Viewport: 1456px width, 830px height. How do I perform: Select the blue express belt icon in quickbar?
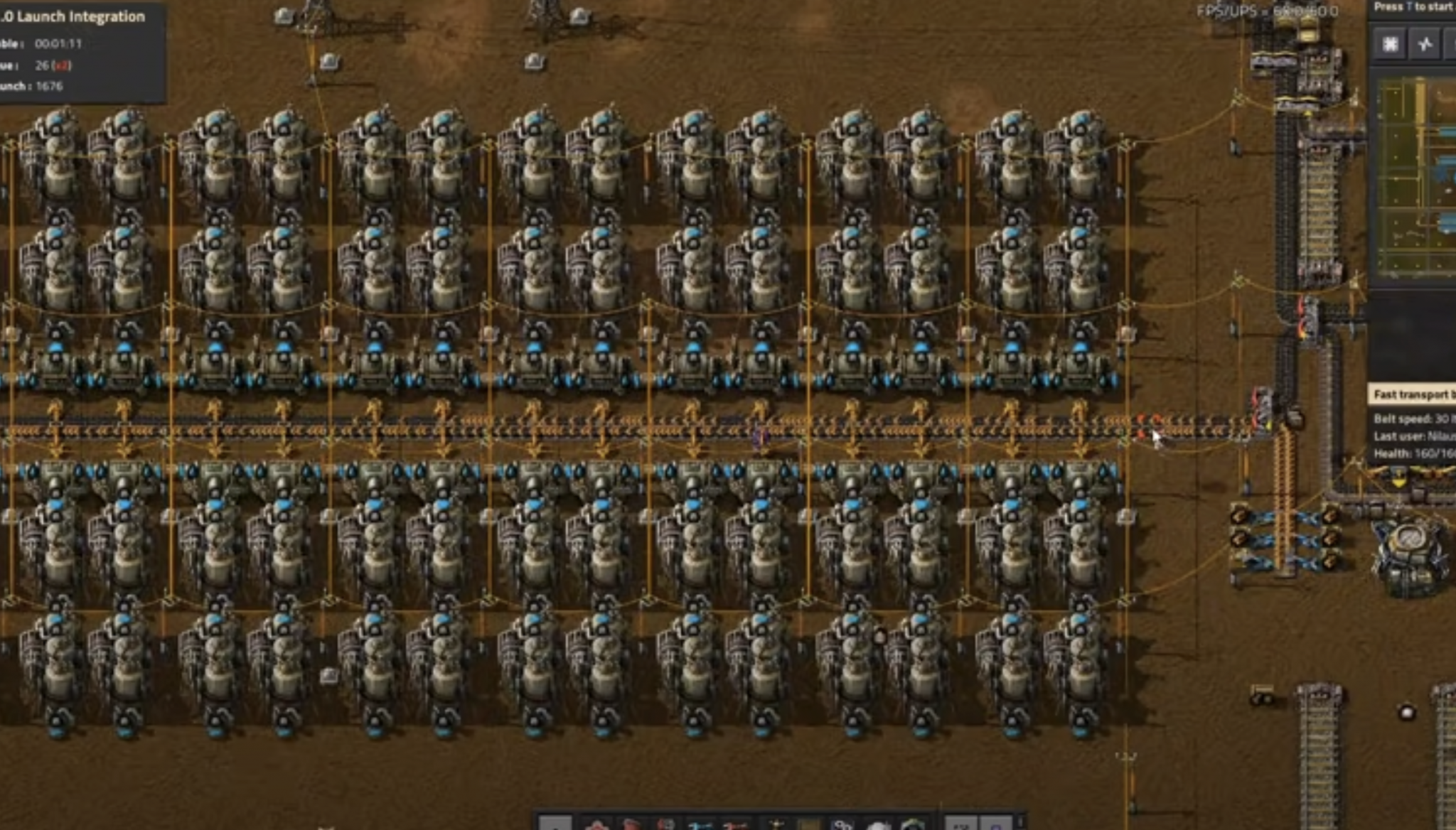[701, 824]
